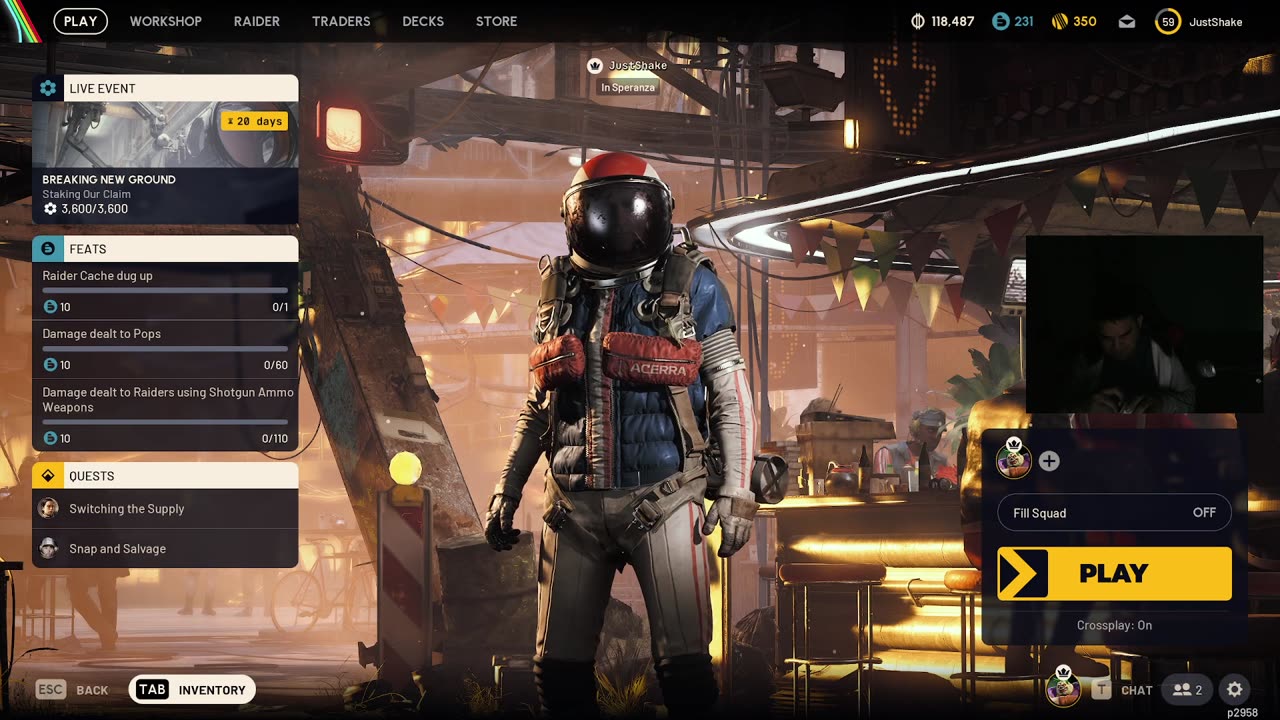Viewport: 1280px width, 720px height.
Task: Select the Snap and Salvage quest
Action: pos(165,549)
